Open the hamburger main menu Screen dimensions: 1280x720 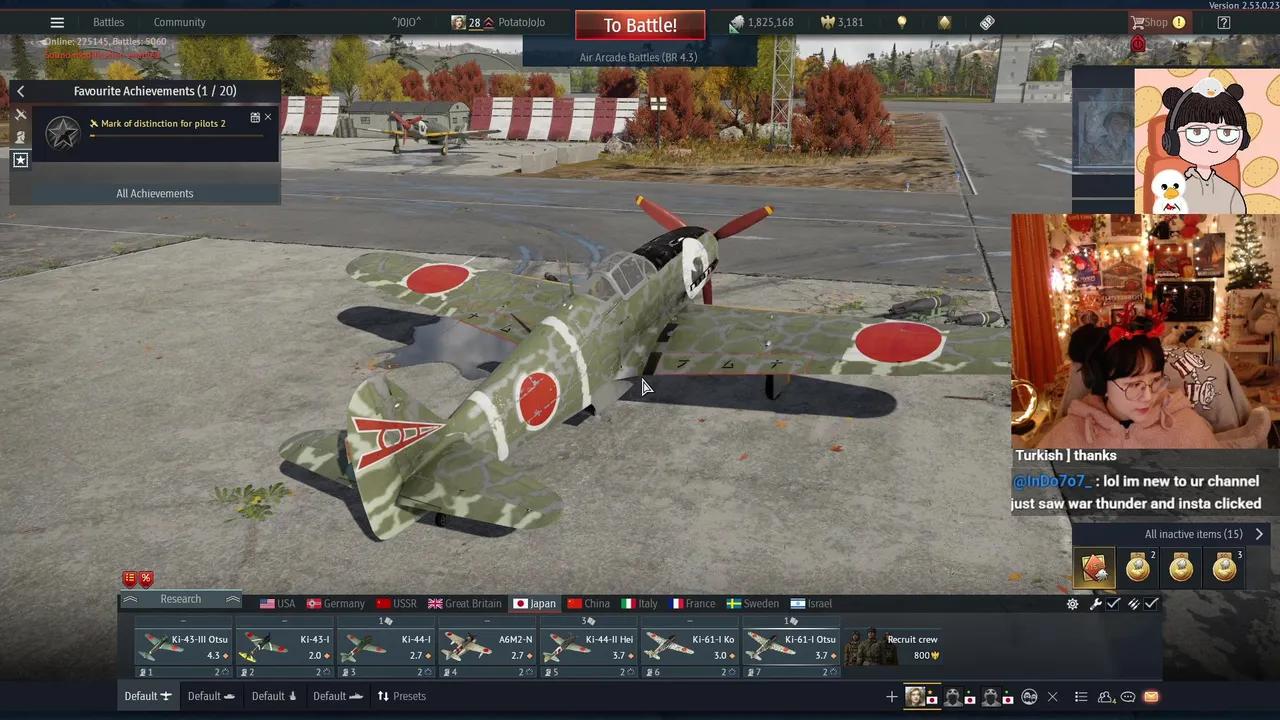pos(57,22)
